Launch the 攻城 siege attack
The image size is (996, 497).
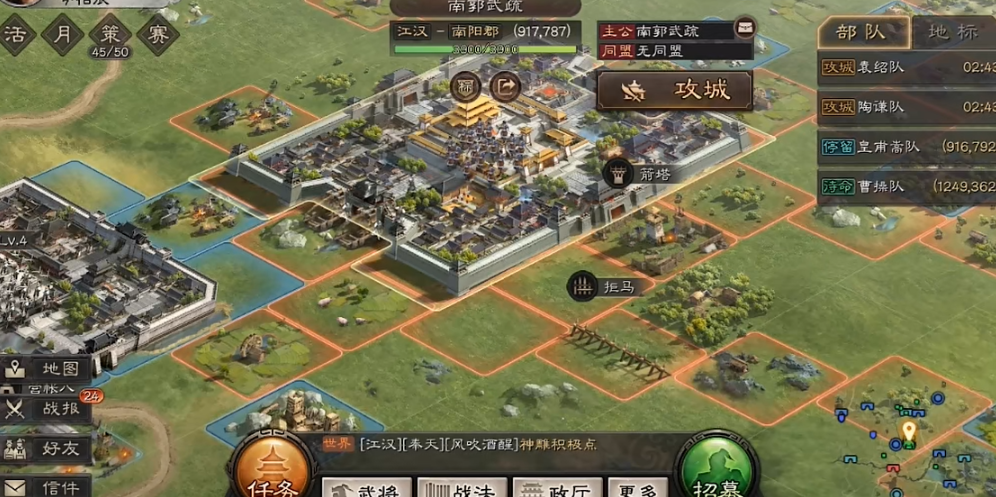coord(675,90)
